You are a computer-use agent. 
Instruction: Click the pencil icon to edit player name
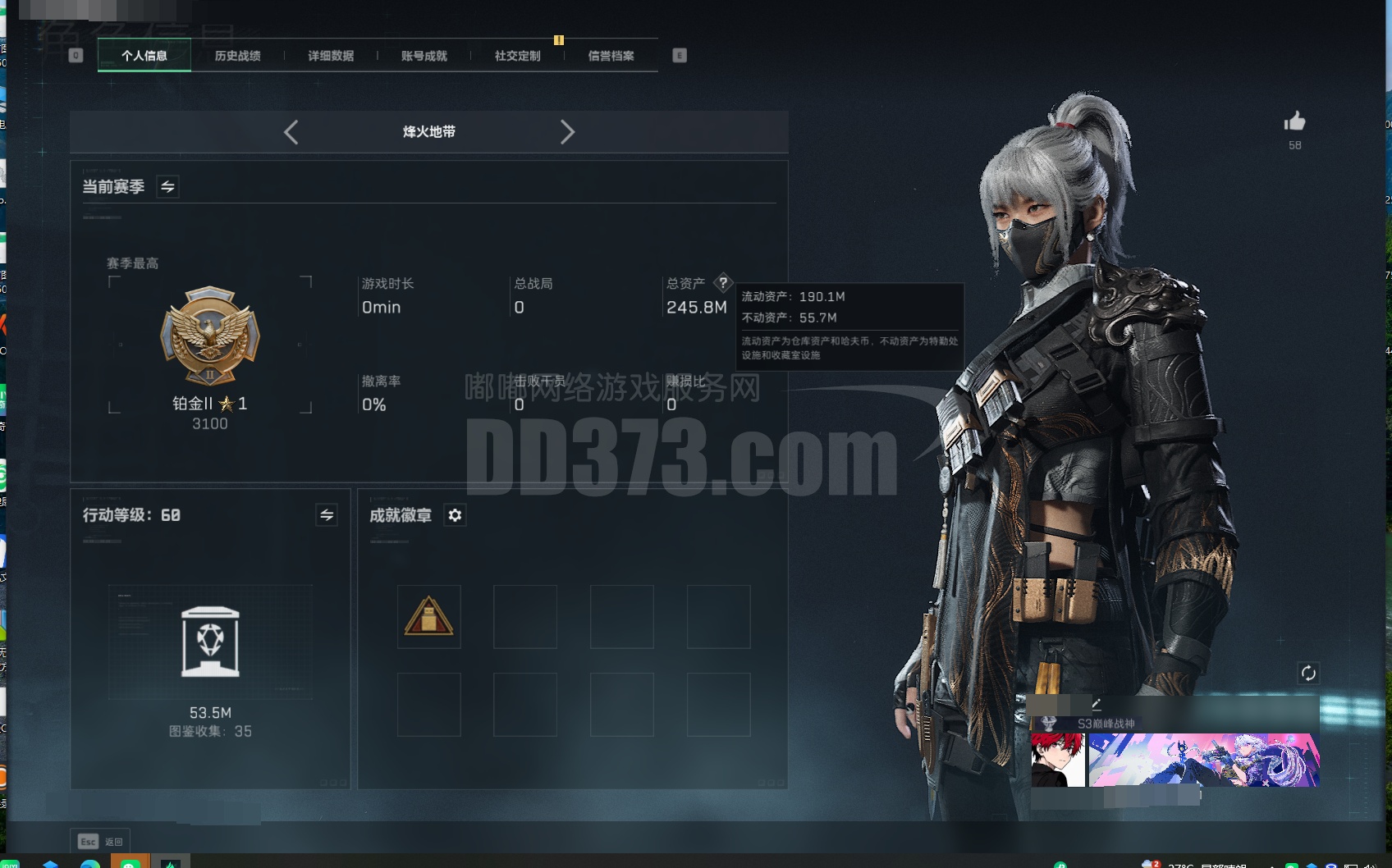[x=1097, y=704]
